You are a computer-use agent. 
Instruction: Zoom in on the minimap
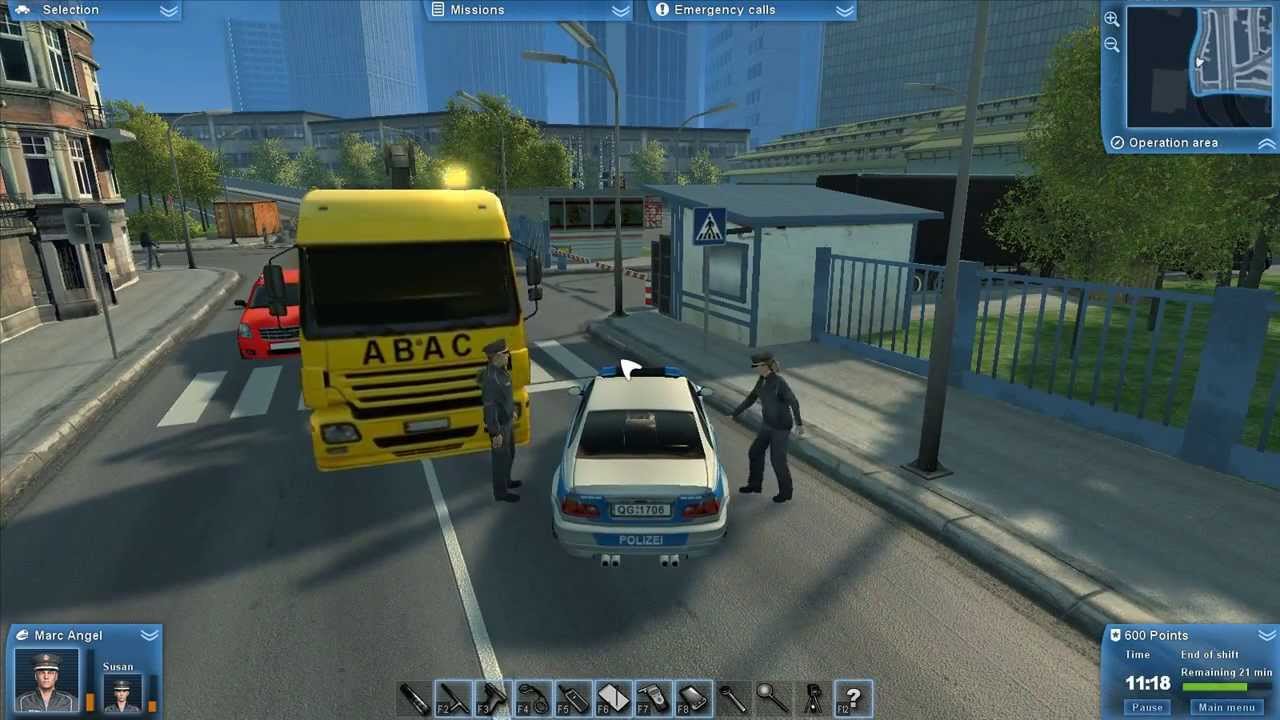(x=1111, y=18)
